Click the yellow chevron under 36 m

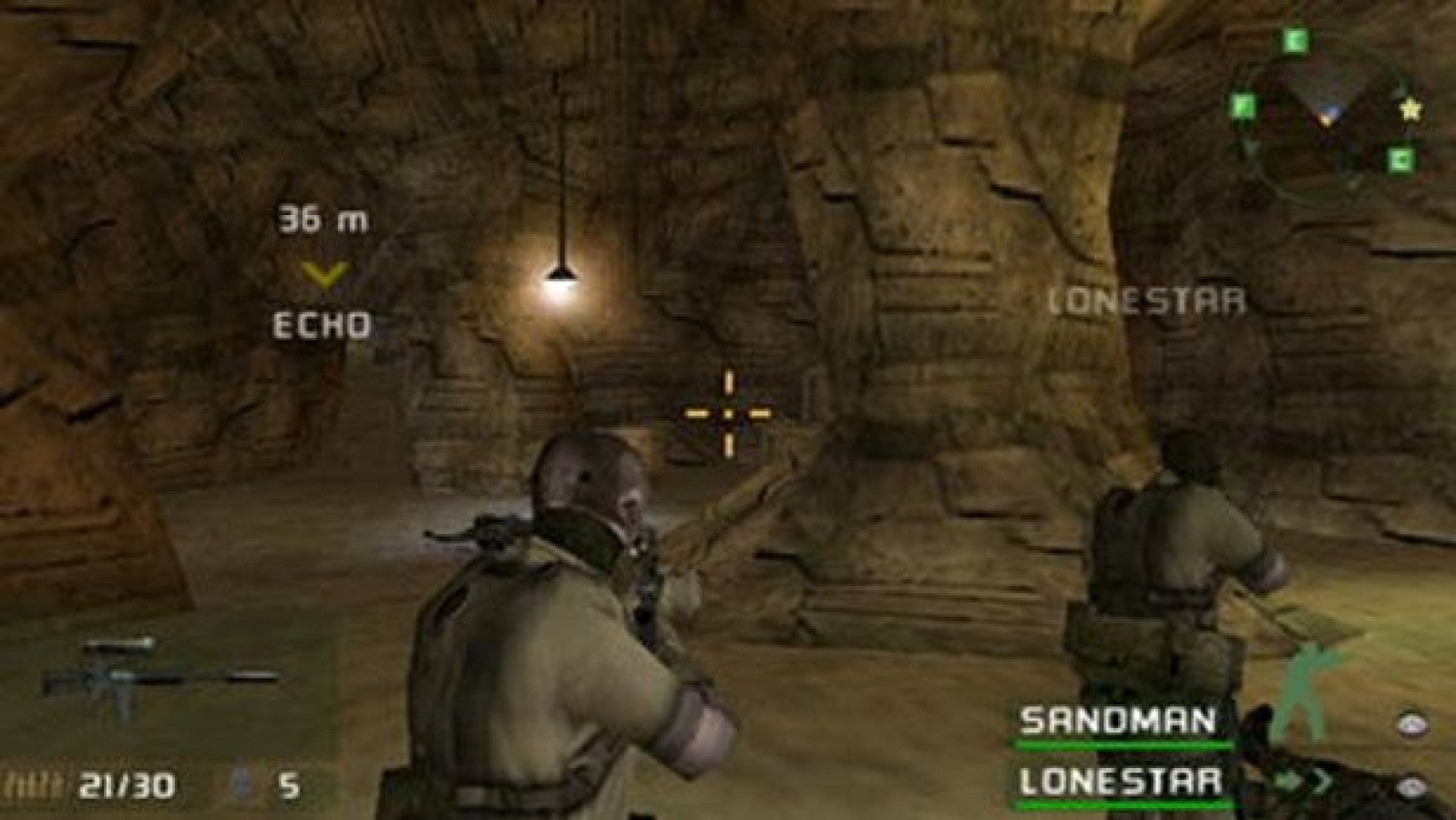click(323, 273)
